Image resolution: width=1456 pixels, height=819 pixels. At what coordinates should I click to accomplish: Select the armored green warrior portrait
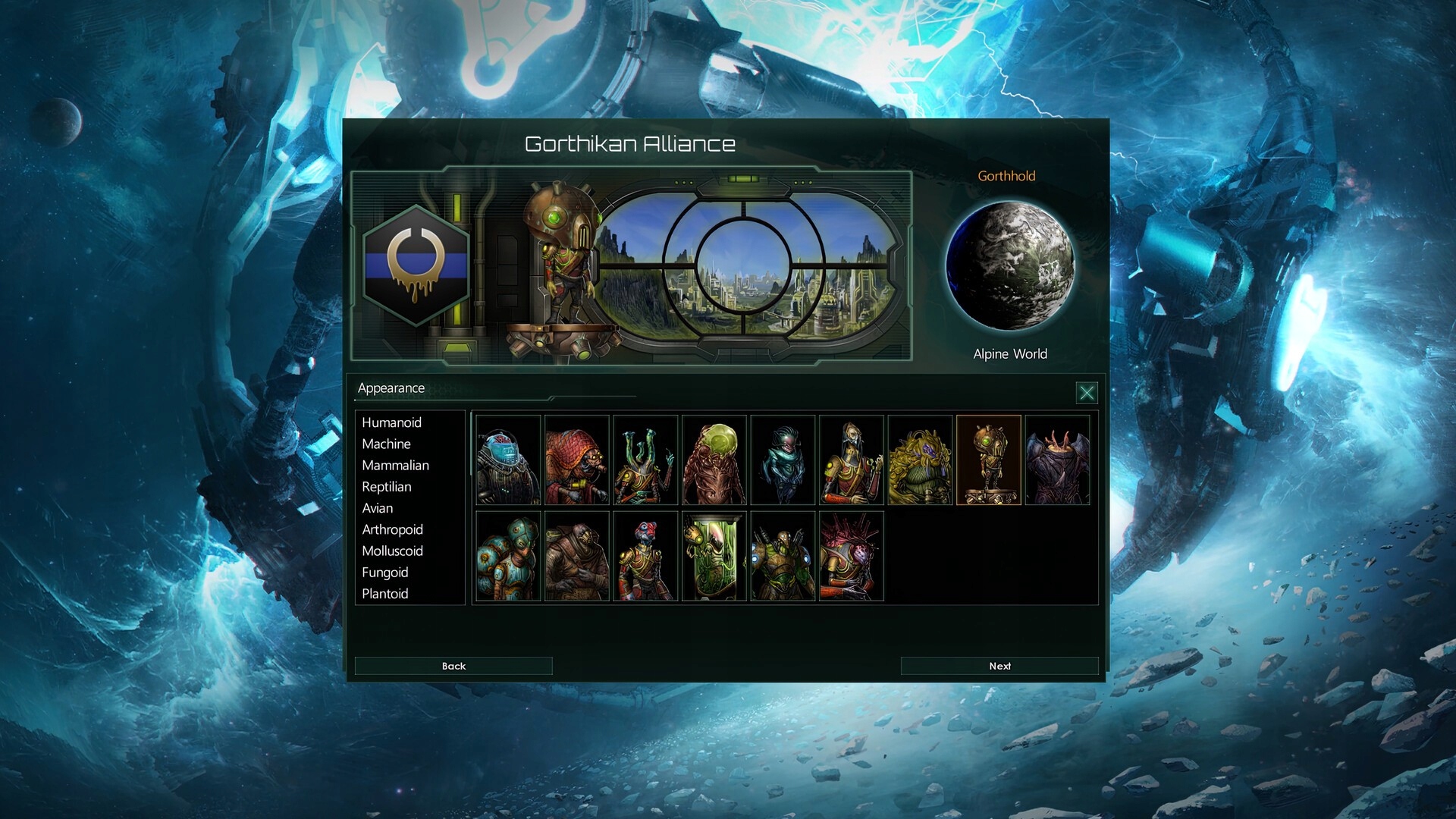pos(782,556)
